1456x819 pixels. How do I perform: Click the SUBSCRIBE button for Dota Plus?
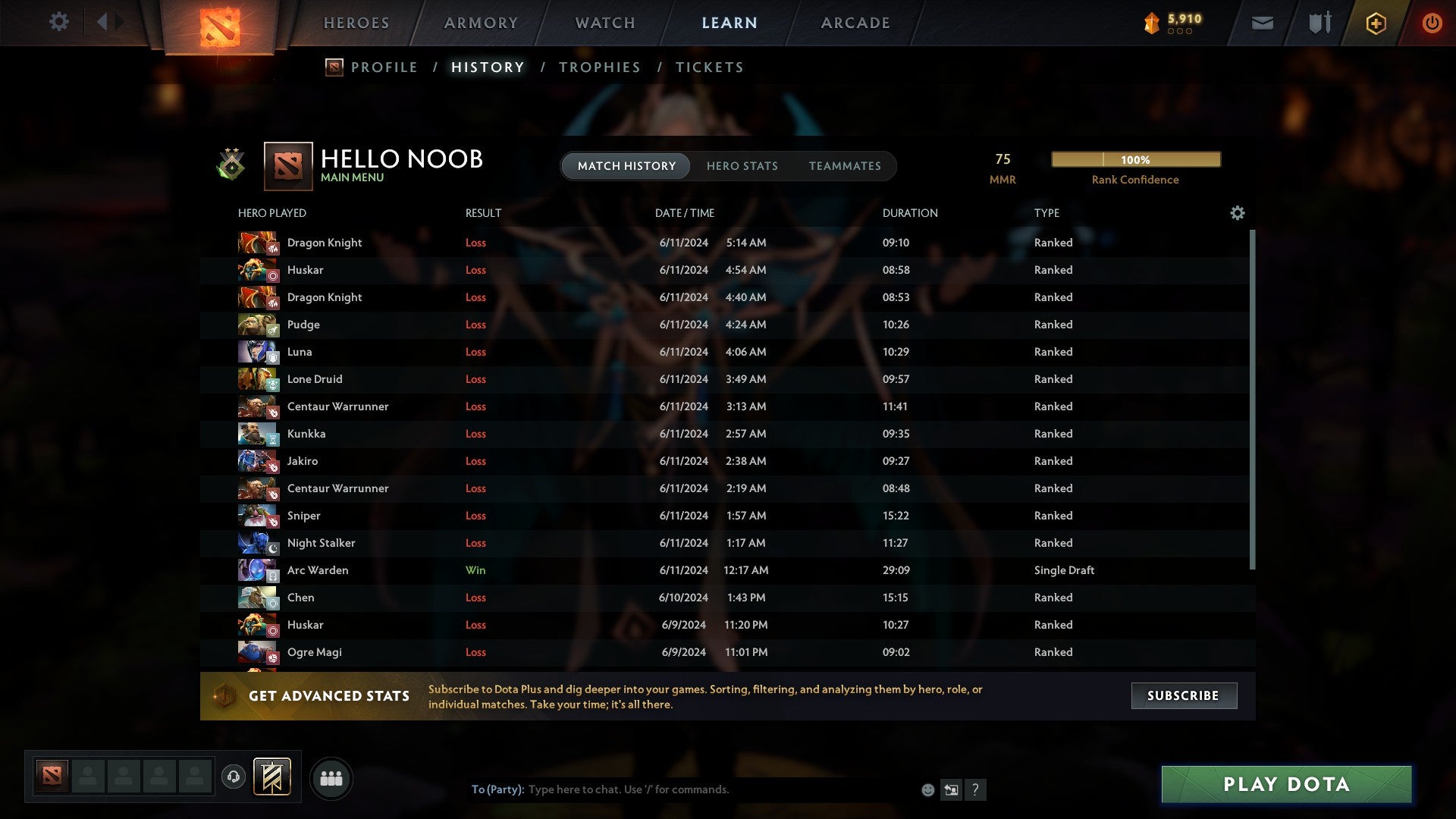[1184, 695]
